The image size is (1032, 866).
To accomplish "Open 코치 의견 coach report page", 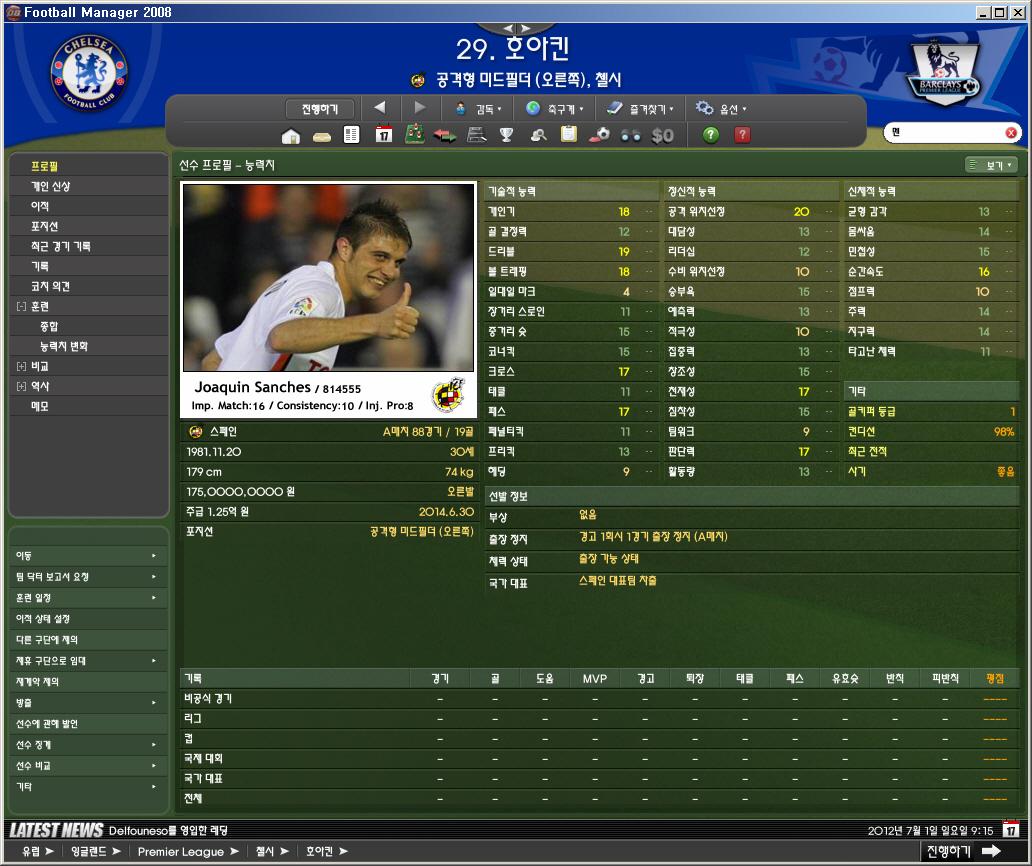I will pyautogui.click(x=50, y=286).
